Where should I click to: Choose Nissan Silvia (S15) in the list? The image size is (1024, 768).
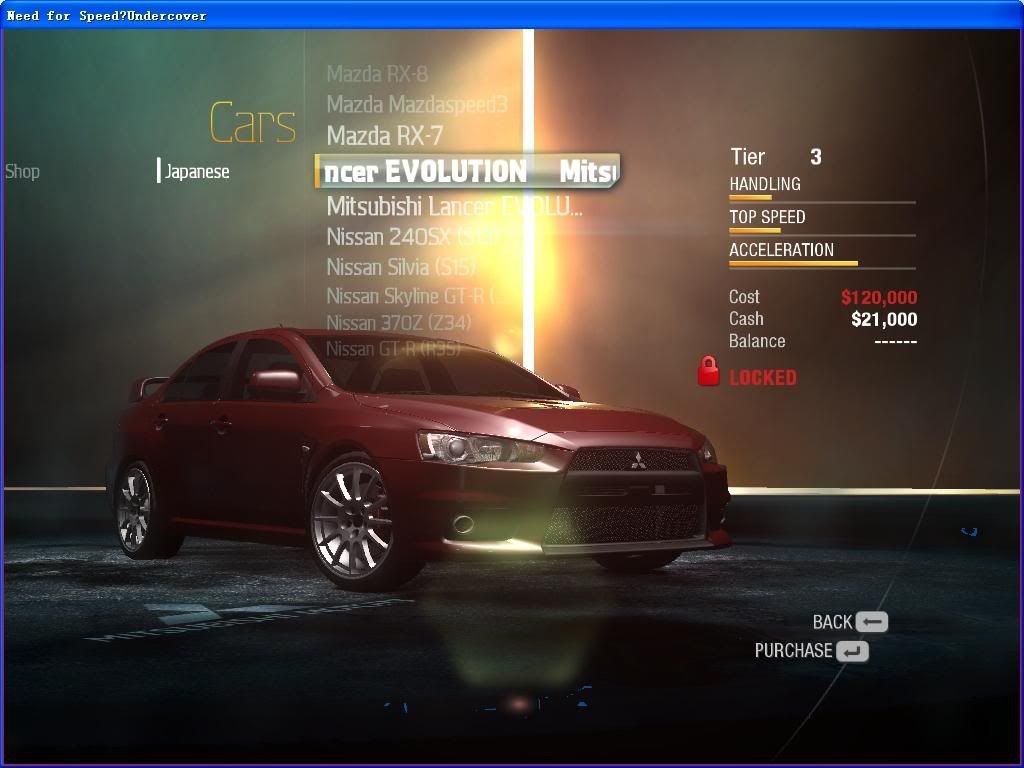(x=401, y=267)
